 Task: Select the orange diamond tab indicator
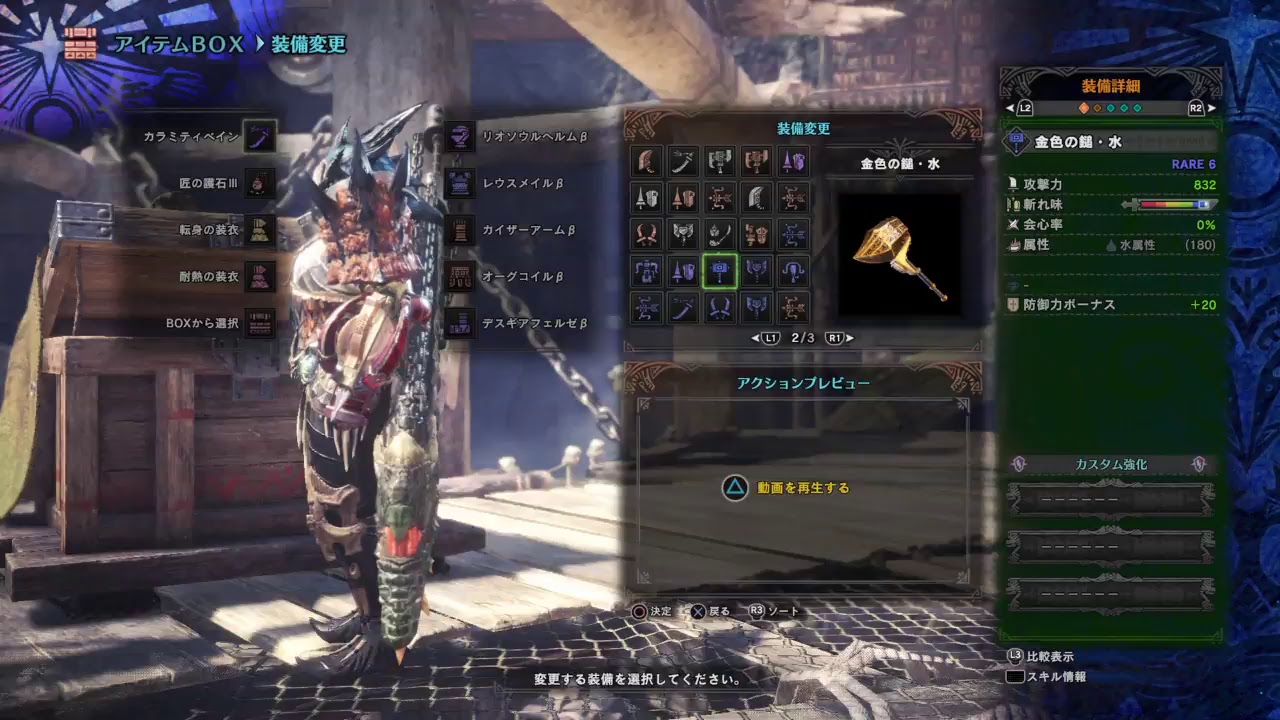(1084, 108)
